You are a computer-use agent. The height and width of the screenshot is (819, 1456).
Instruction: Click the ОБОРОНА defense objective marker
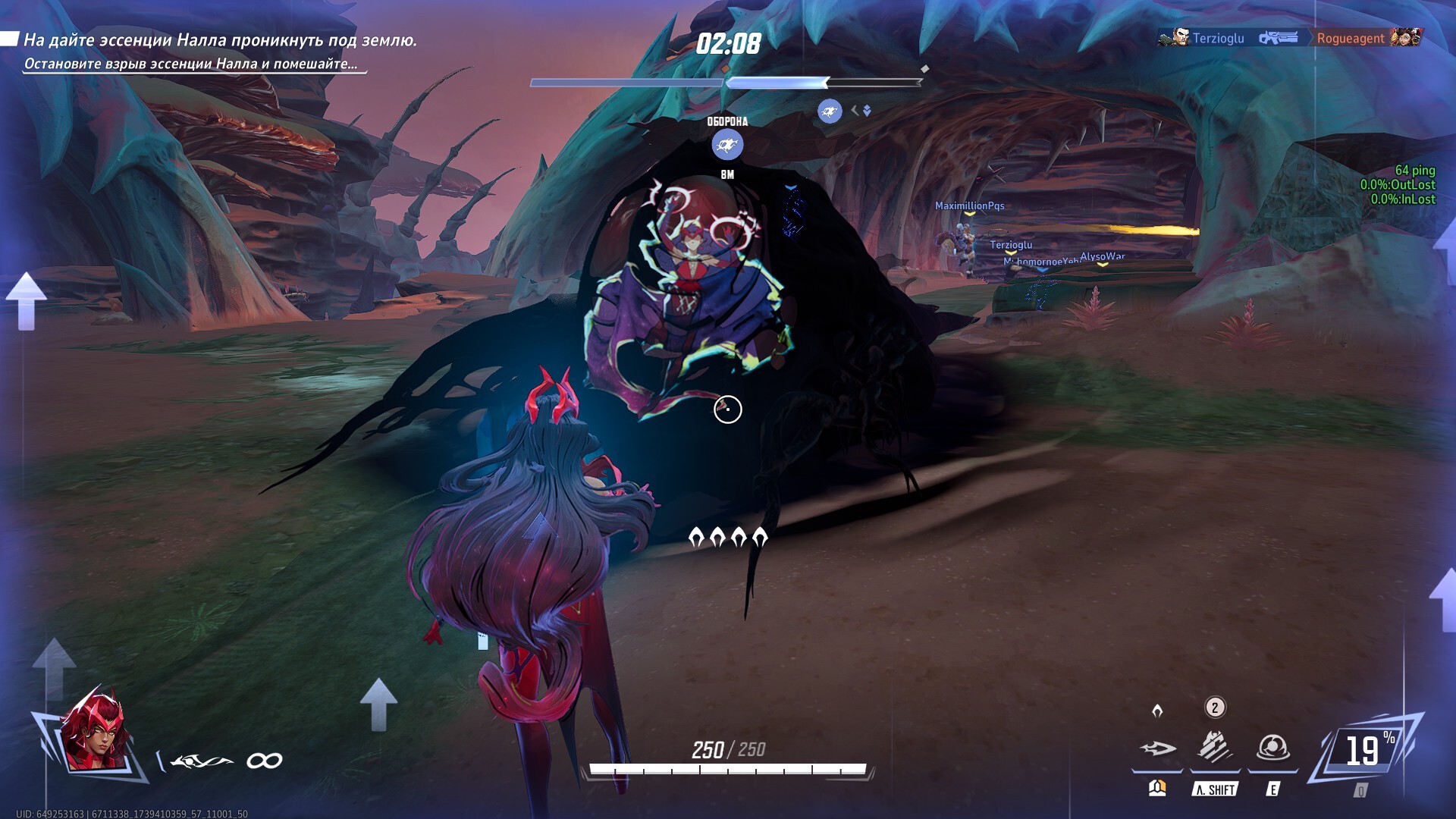click(727, 144)
